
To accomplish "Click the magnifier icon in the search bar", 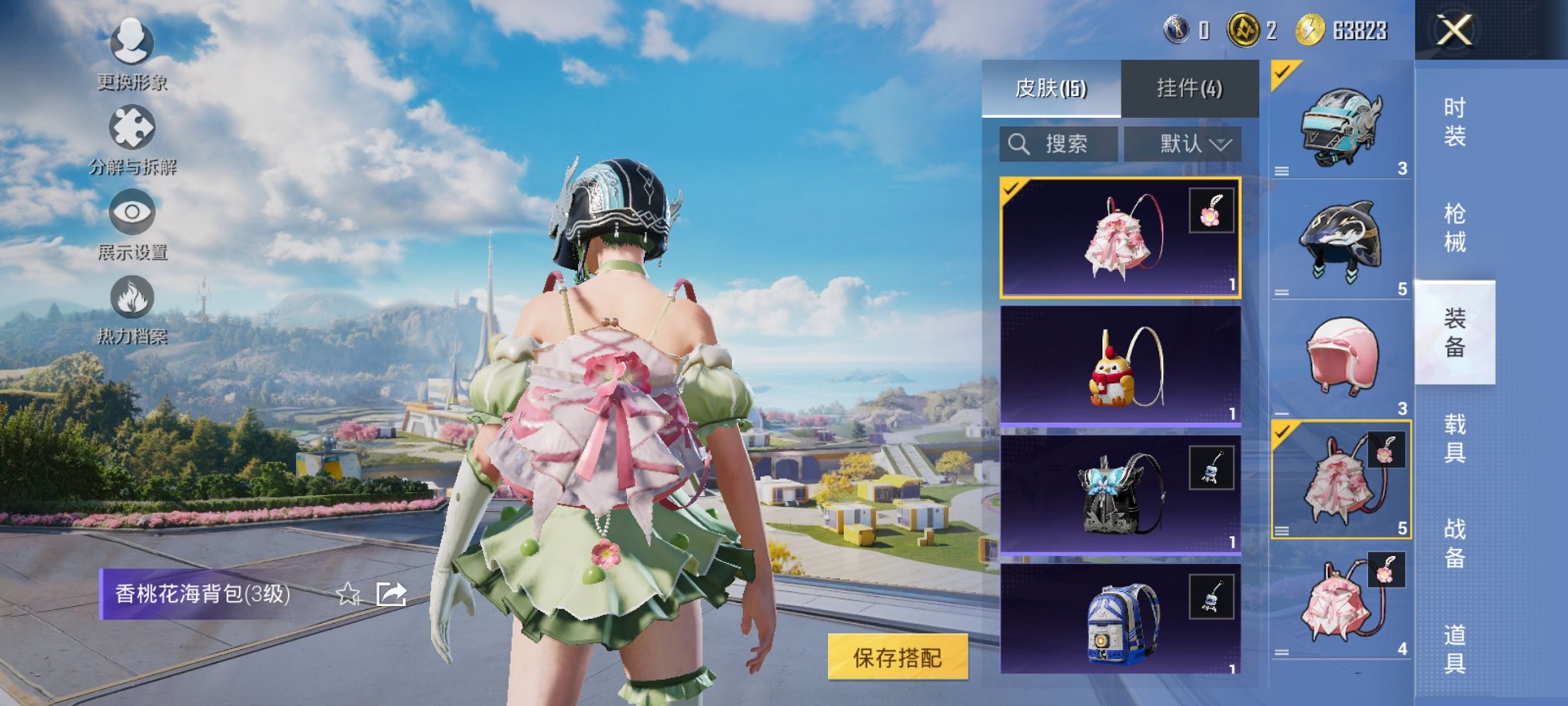I will (x=1020, y=143).
